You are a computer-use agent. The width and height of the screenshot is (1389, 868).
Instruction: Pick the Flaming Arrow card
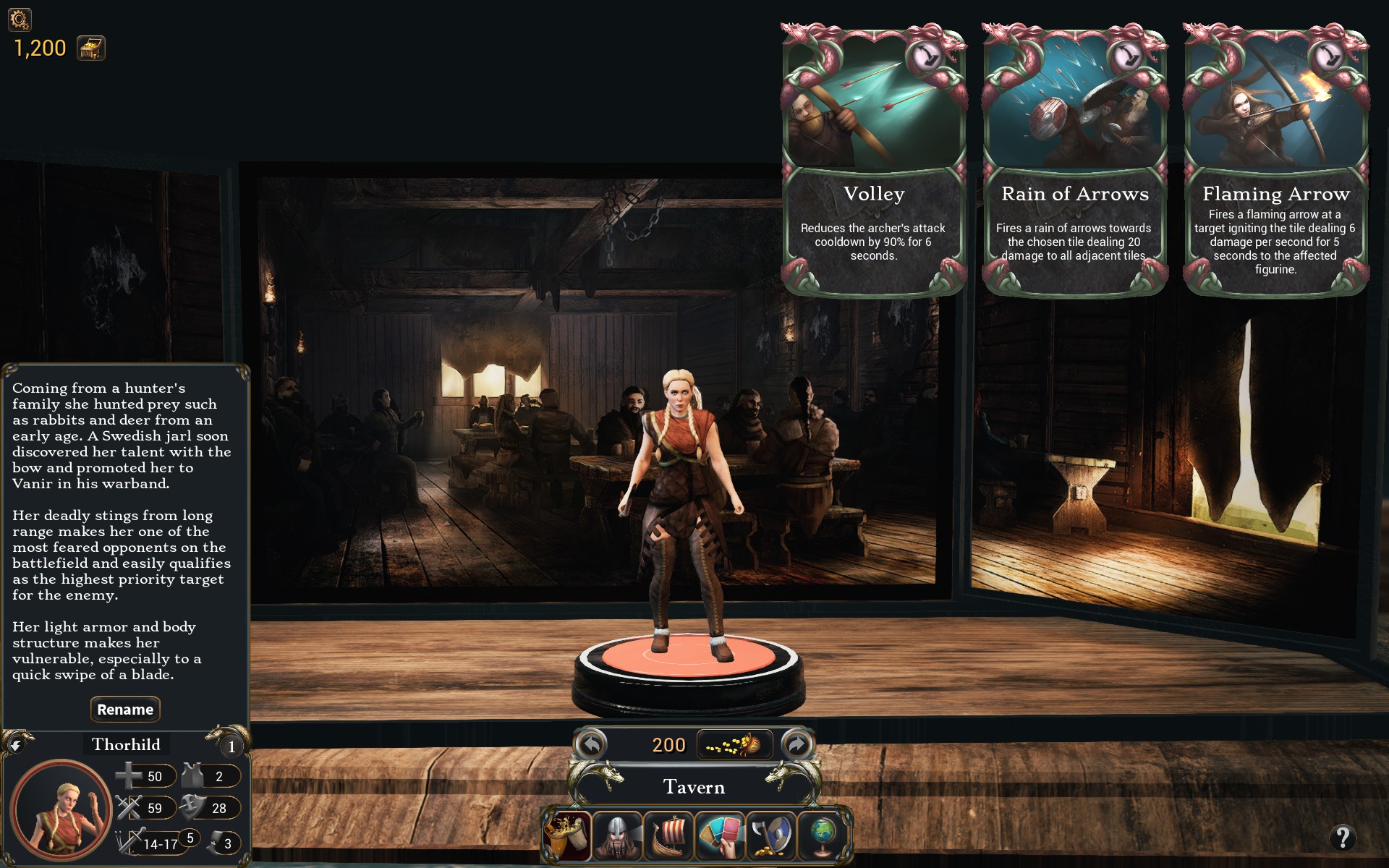[x=1275, y=161]
